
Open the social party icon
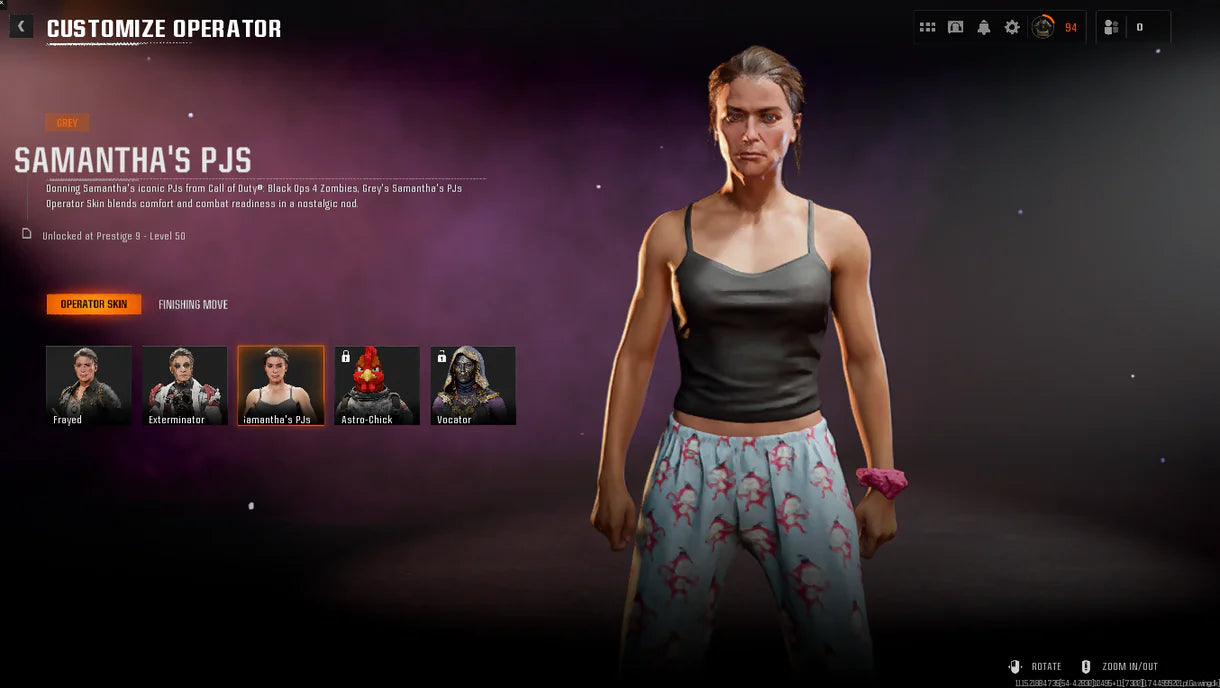point(1111,27)
